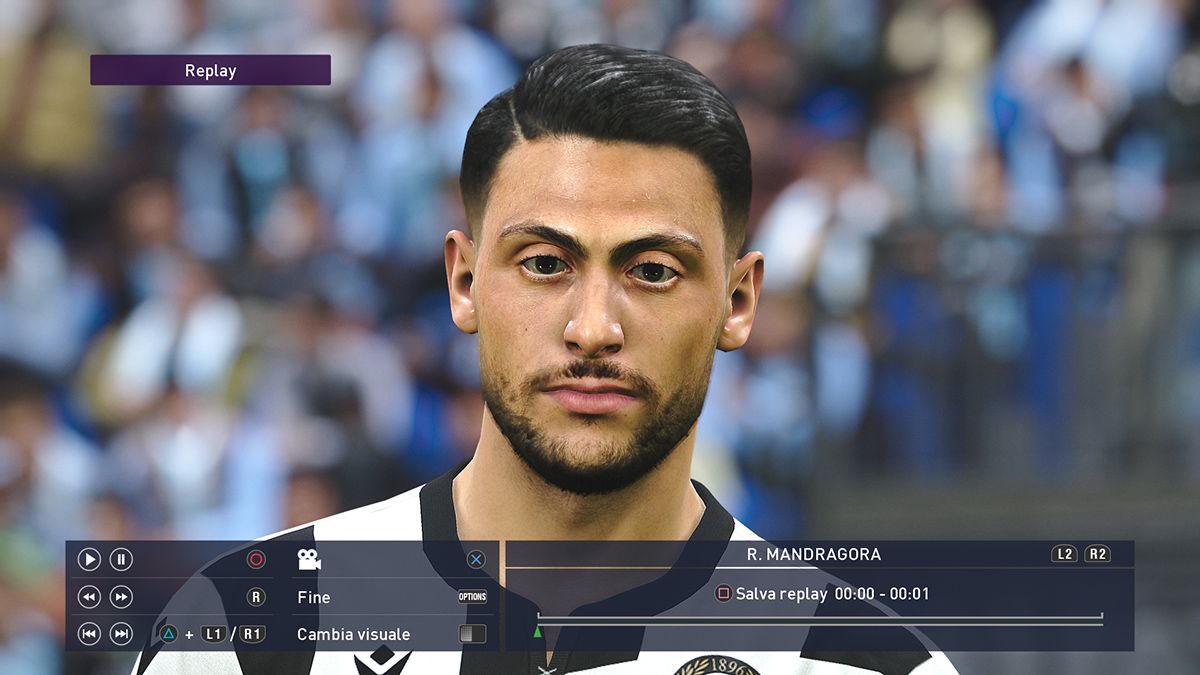The width and height of the screenshot is (1200, 675).
Task: Select the camera icon option
Action: pyautogui.click(x=309, y=560)
